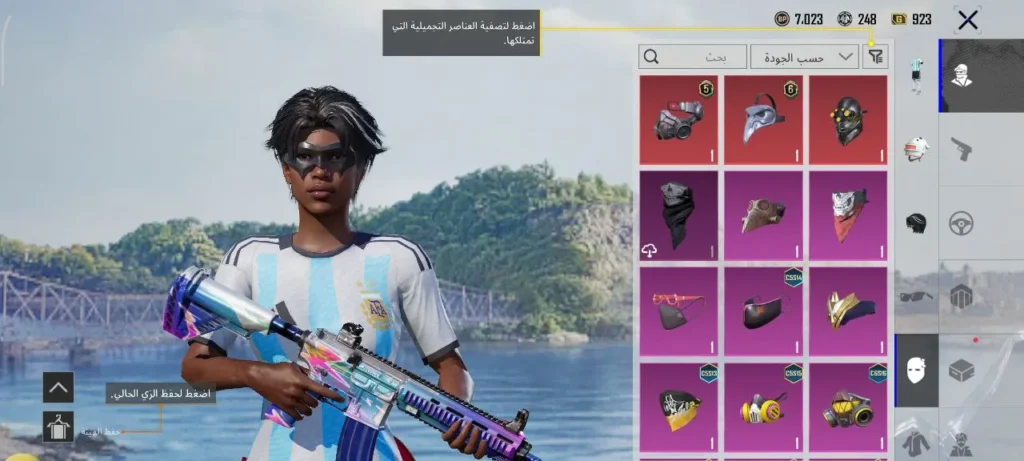Select the skull mask with red bandana
The image size is (1024, 461).
click(848, 215)
